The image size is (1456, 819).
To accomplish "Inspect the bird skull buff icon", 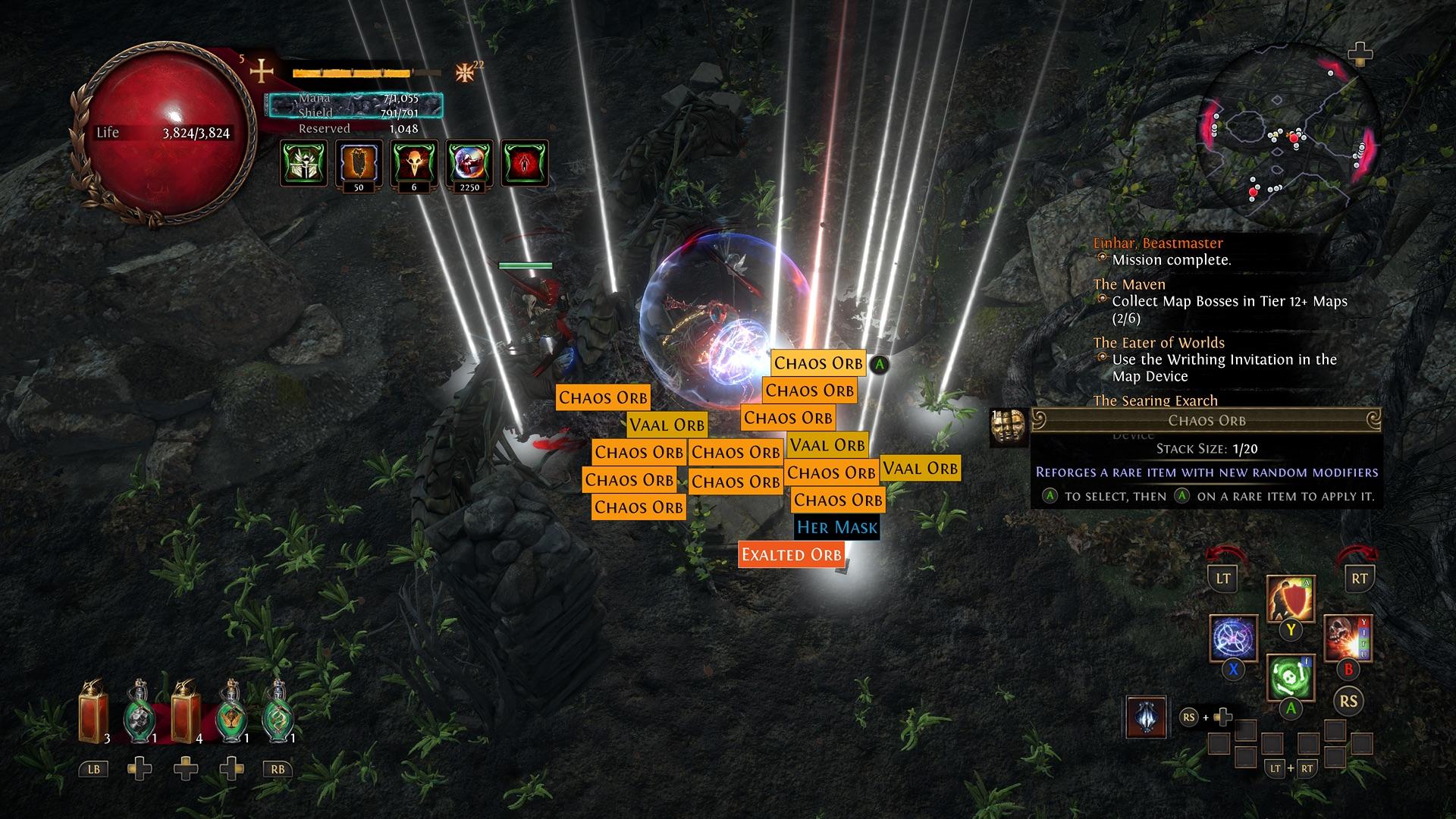I will 414,163.
